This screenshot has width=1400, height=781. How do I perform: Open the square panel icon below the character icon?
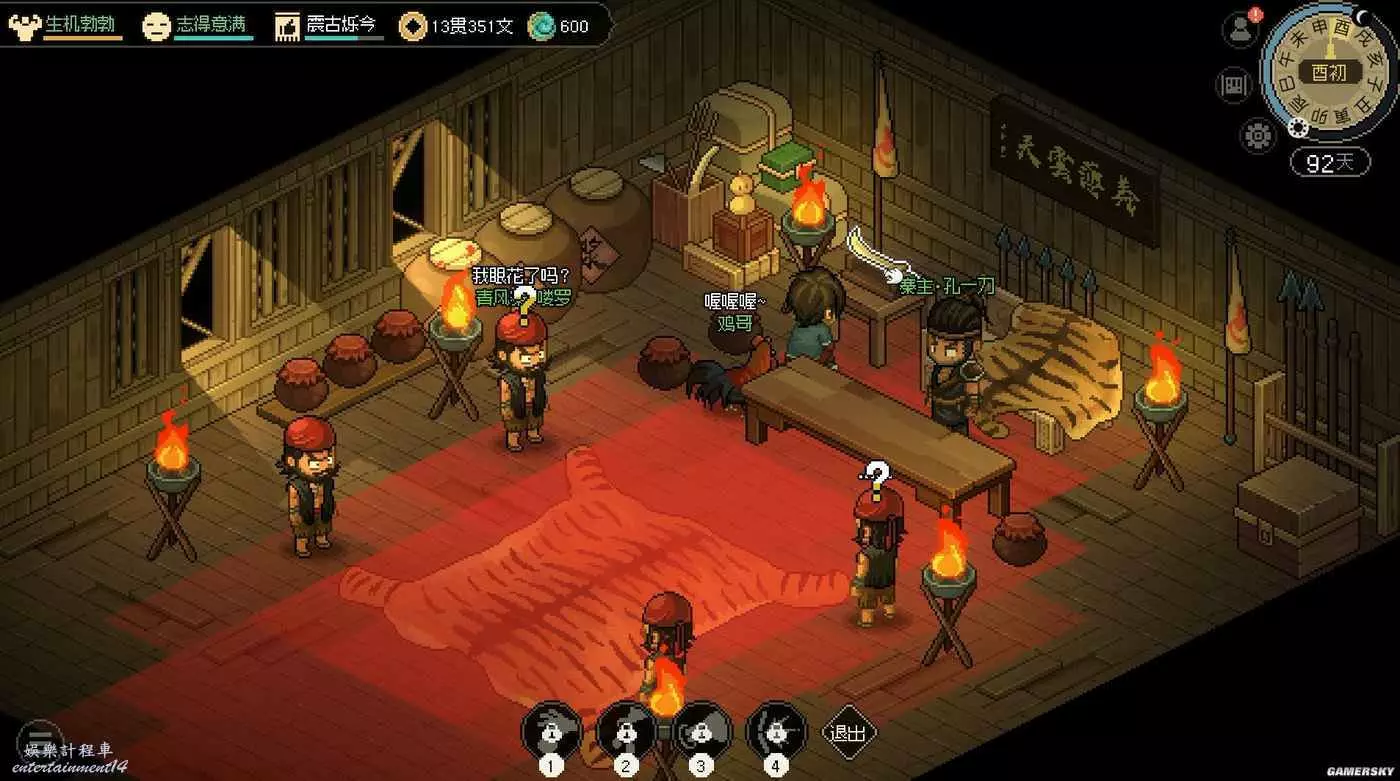(x=1234, y=85)
